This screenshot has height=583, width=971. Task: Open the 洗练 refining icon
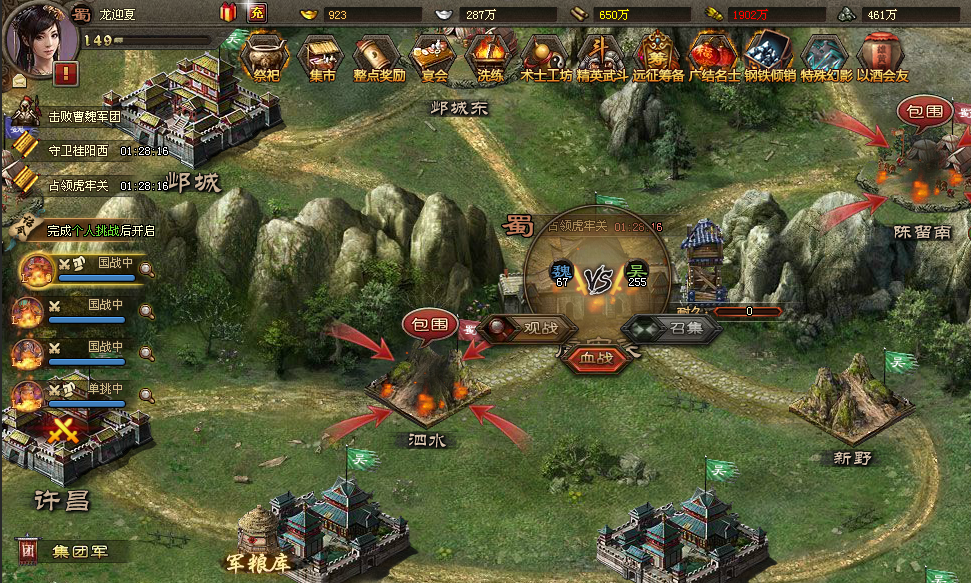pos(490,55)
